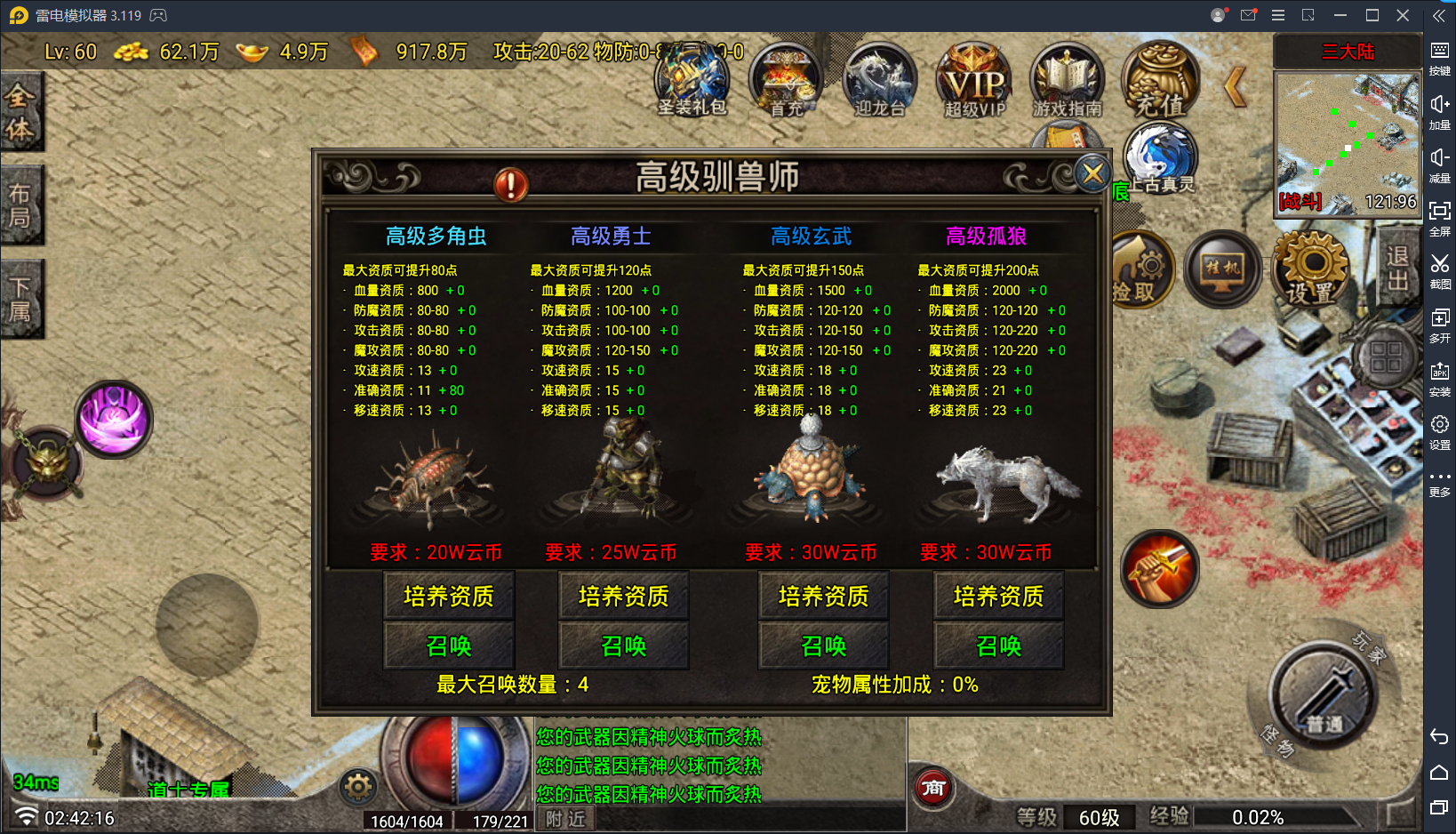Click the 挂机 auto-play icon
Screen dimensions: 1456x834
1221,269
